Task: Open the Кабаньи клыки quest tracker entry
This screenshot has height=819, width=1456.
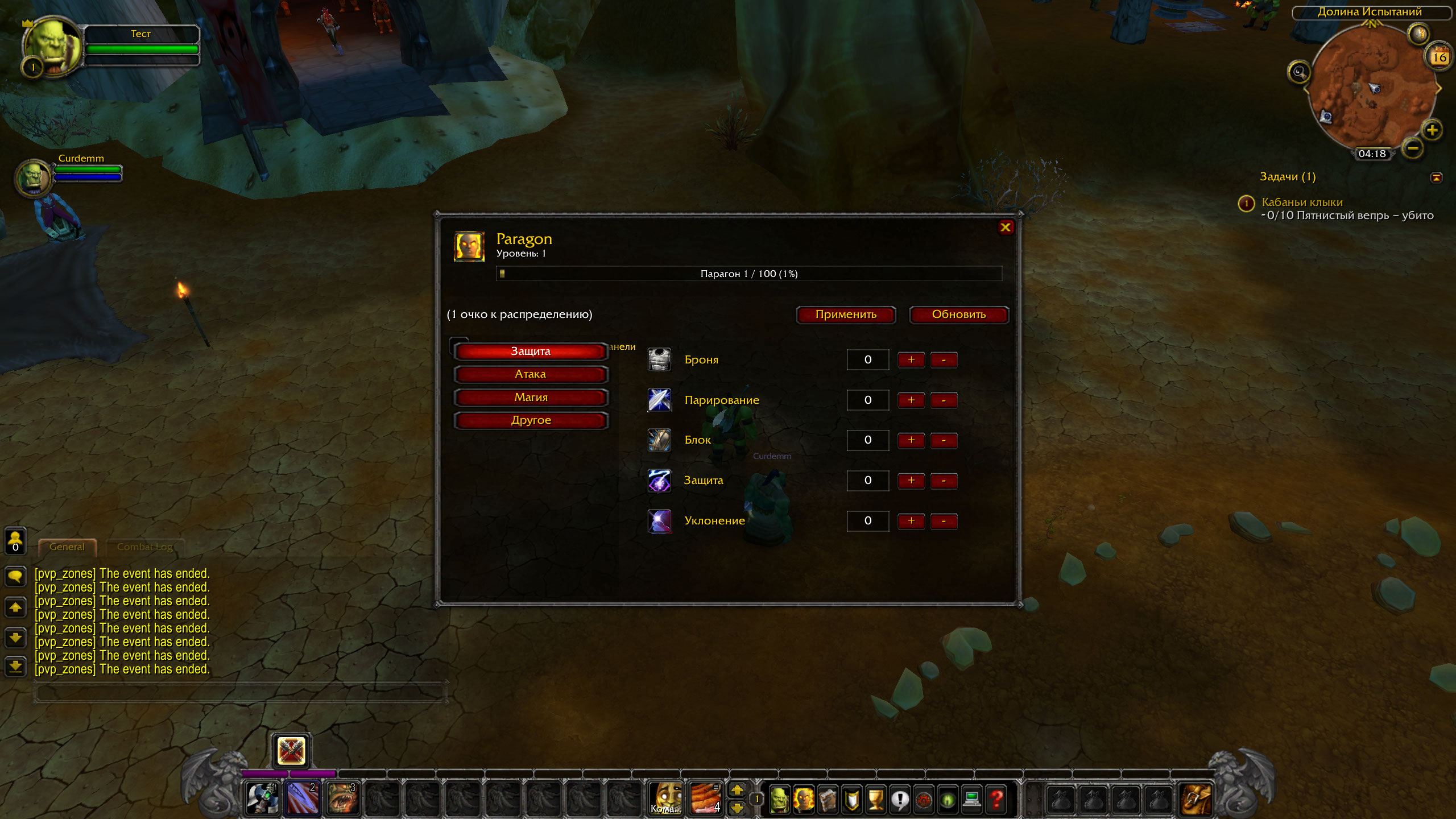Action: pyautogui.click(x=1302, y=202)
